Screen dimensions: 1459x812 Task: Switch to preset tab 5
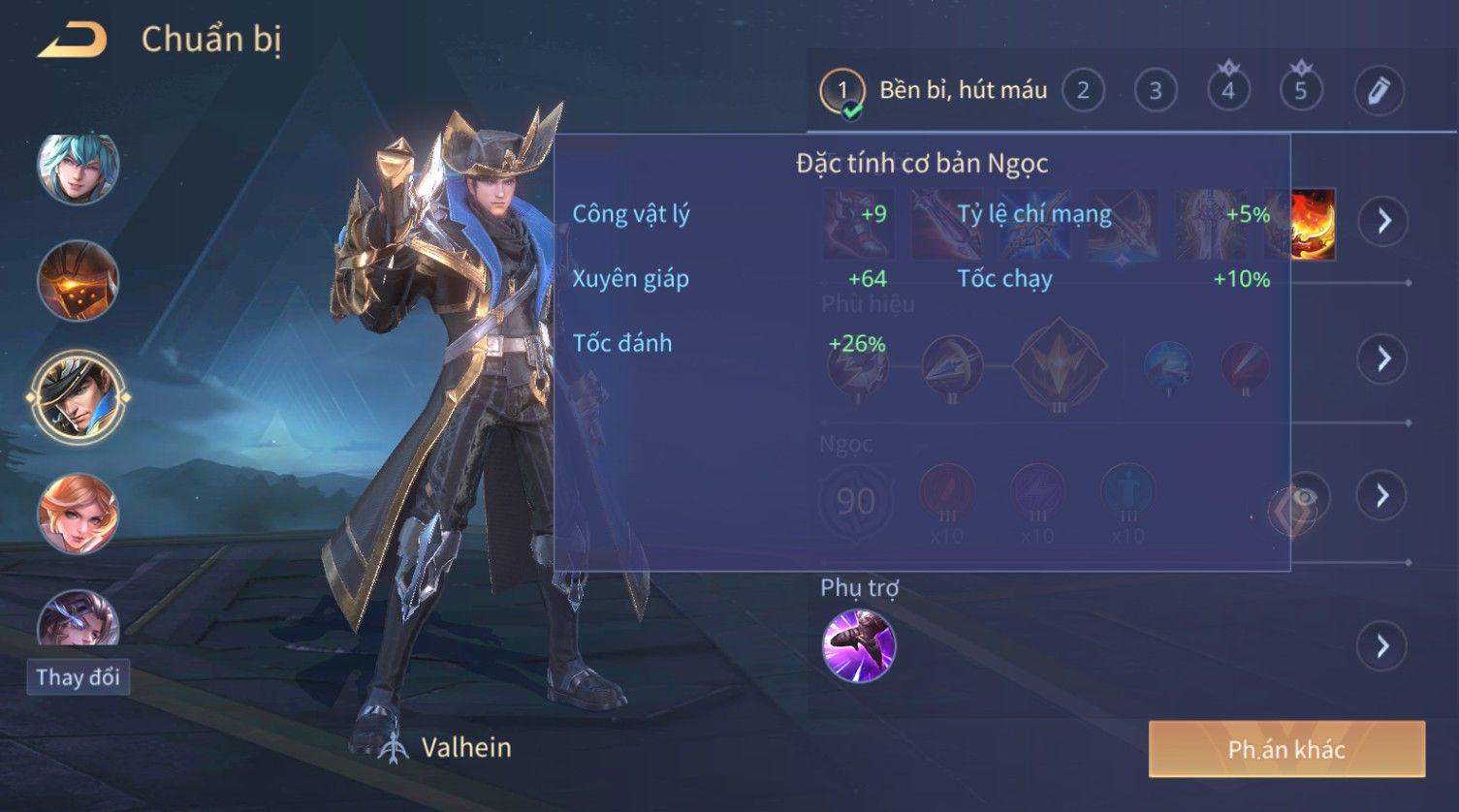[1301, 91]
